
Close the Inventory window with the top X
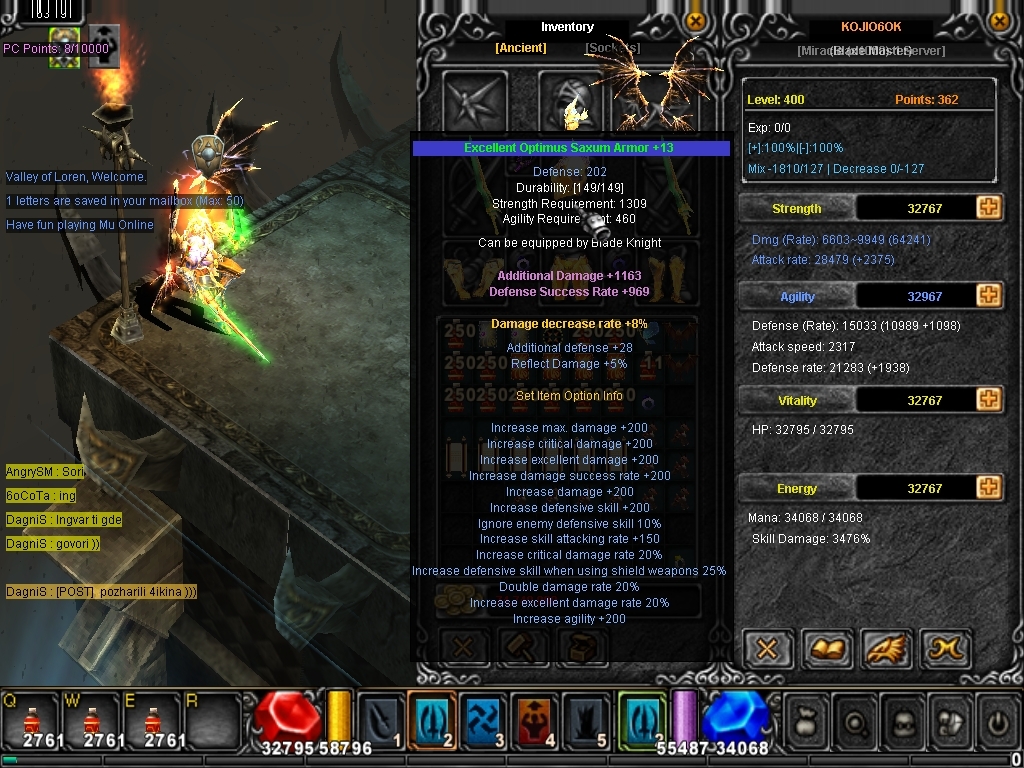[x=695, y=21]
